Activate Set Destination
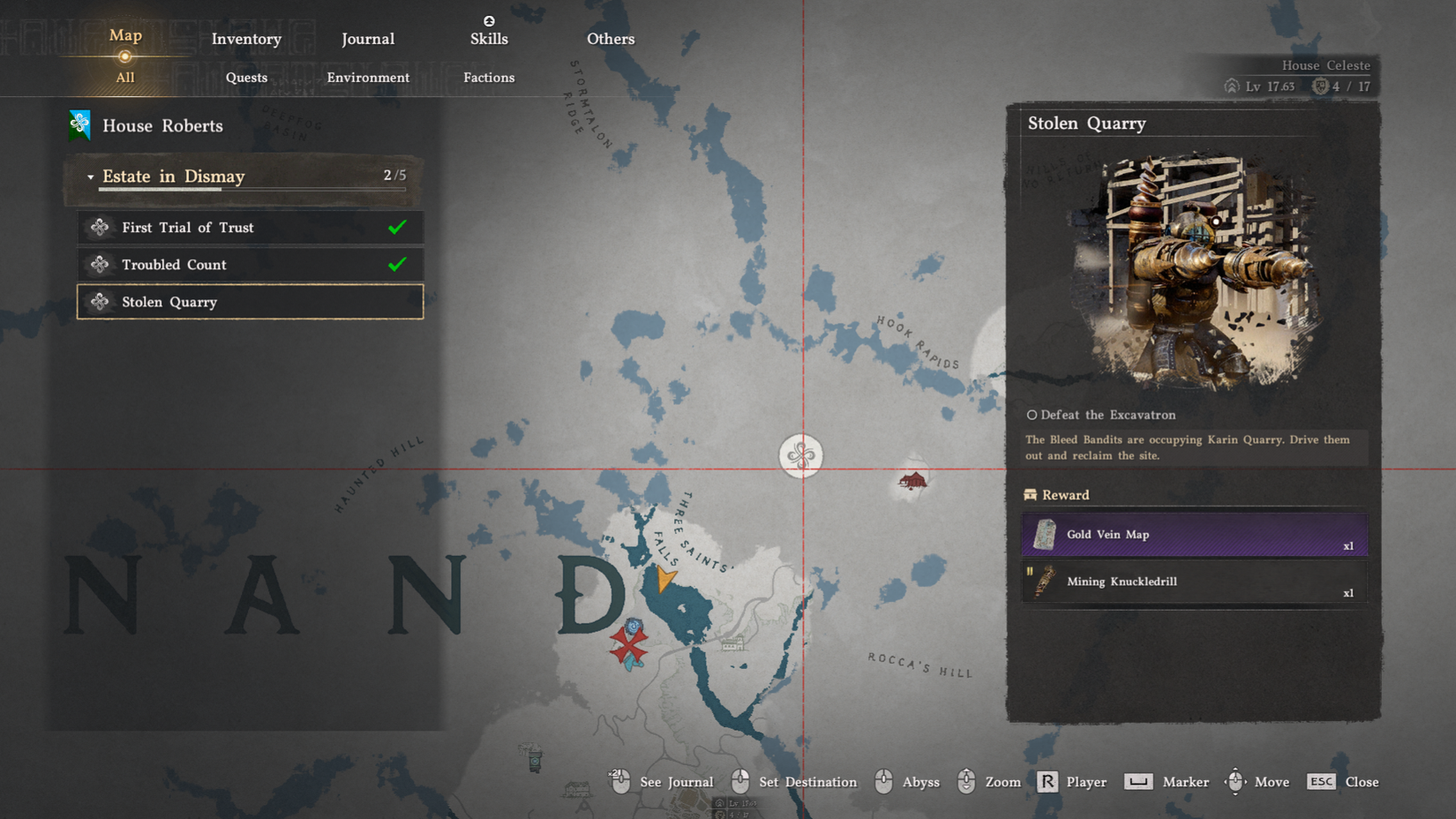 [806, 782]
